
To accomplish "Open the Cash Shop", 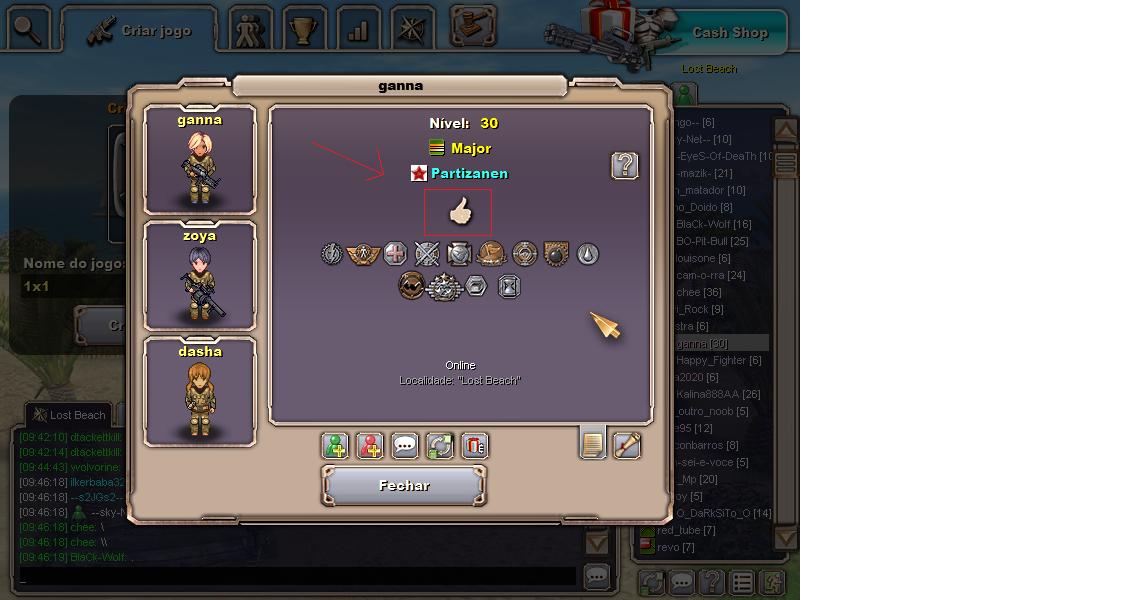I will tap(729, 32).
